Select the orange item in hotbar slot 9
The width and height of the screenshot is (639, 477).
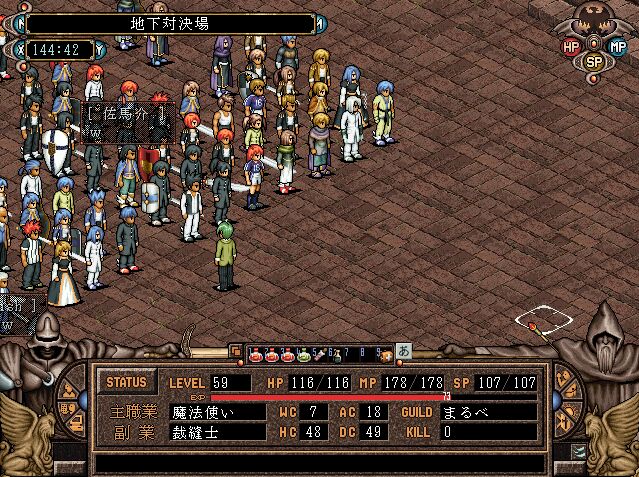tap(385, 352)
